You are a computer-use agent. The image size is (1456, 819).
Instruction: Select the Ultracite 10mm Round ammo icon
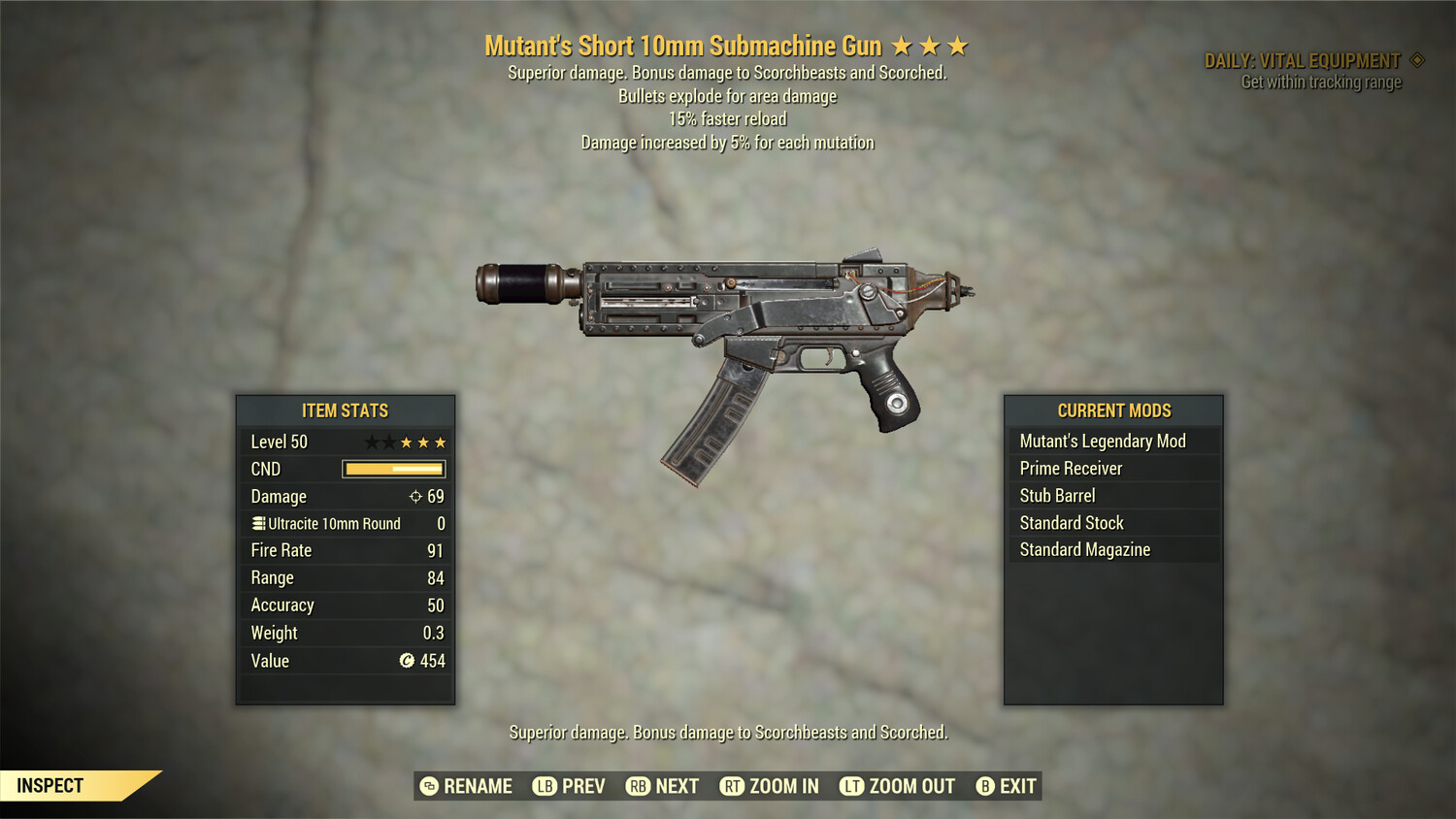258,524
